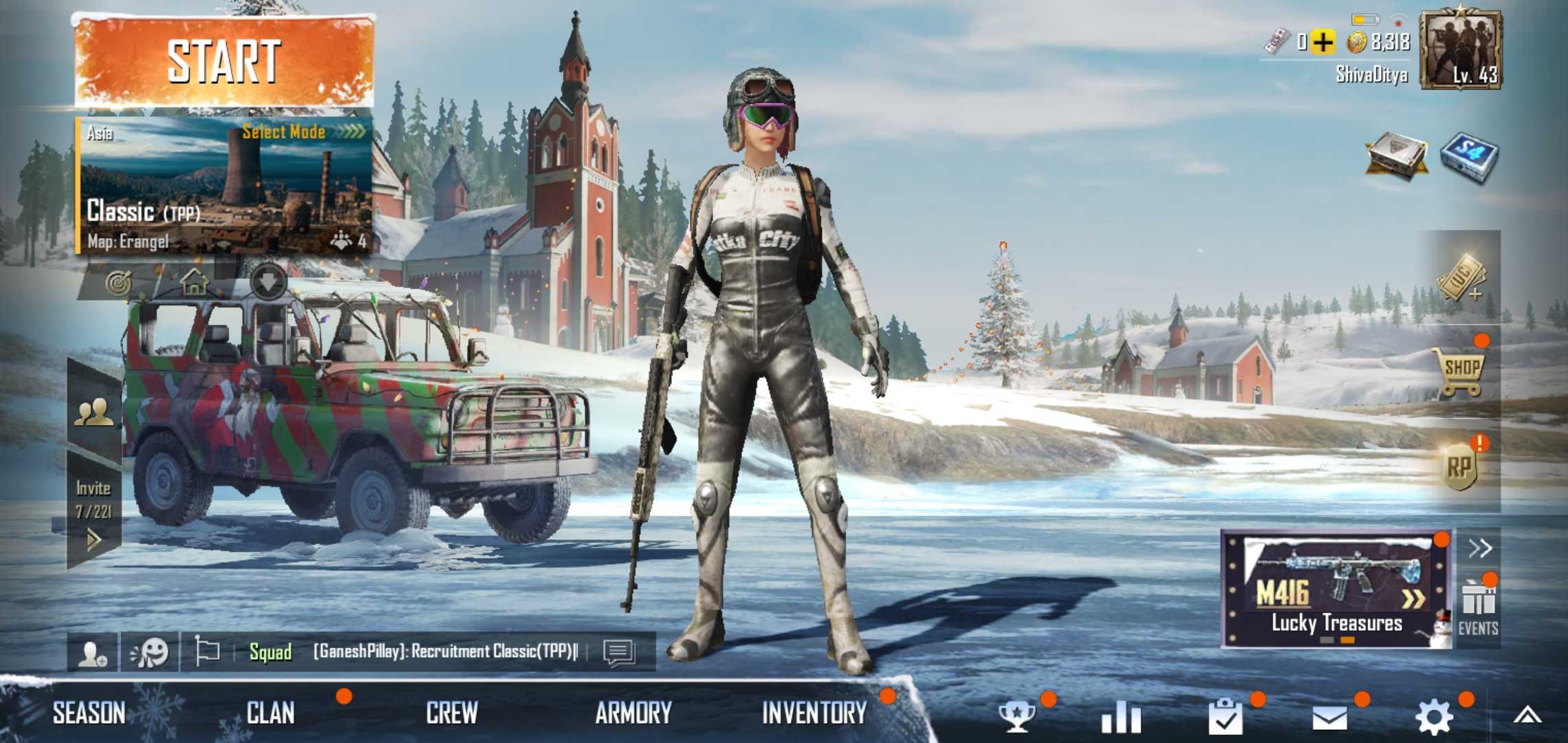
Task: Open the INVENTORY
Action: (x=814, y=713)
